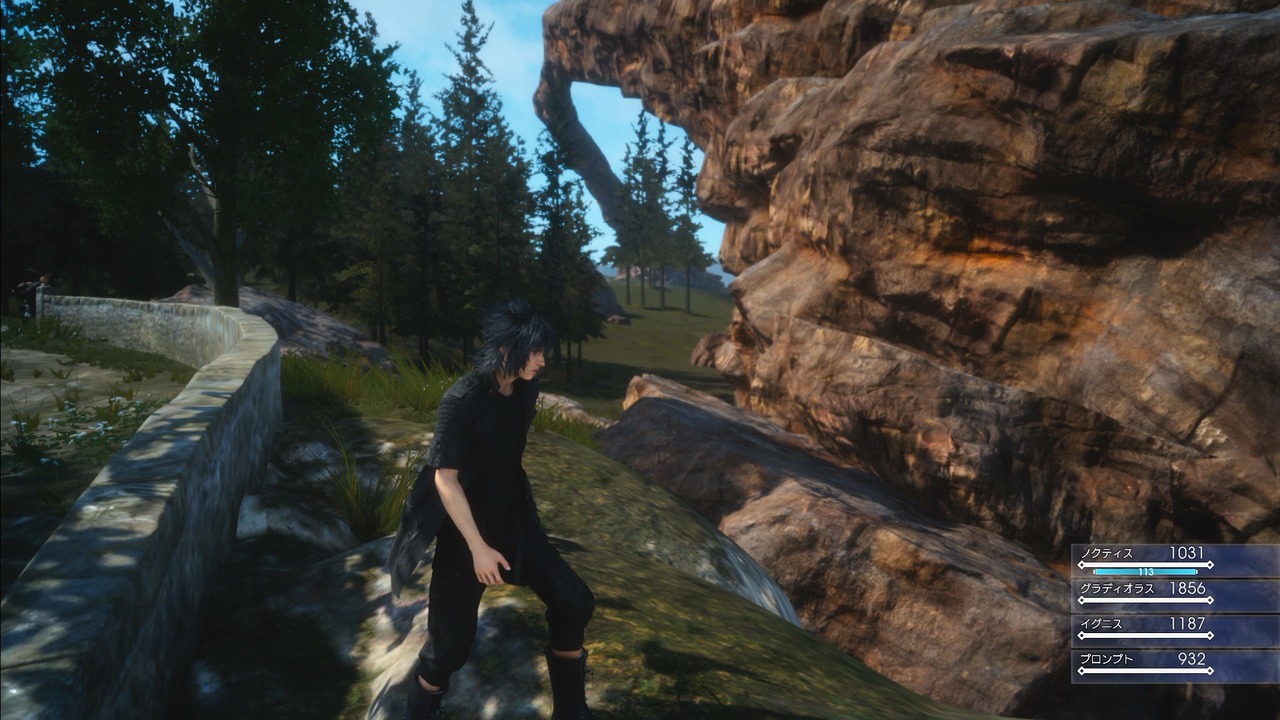Click the diamond marker right of Gladiolus's HP bar
This screenshot has width=1280, height=720.
[1209, 599]
